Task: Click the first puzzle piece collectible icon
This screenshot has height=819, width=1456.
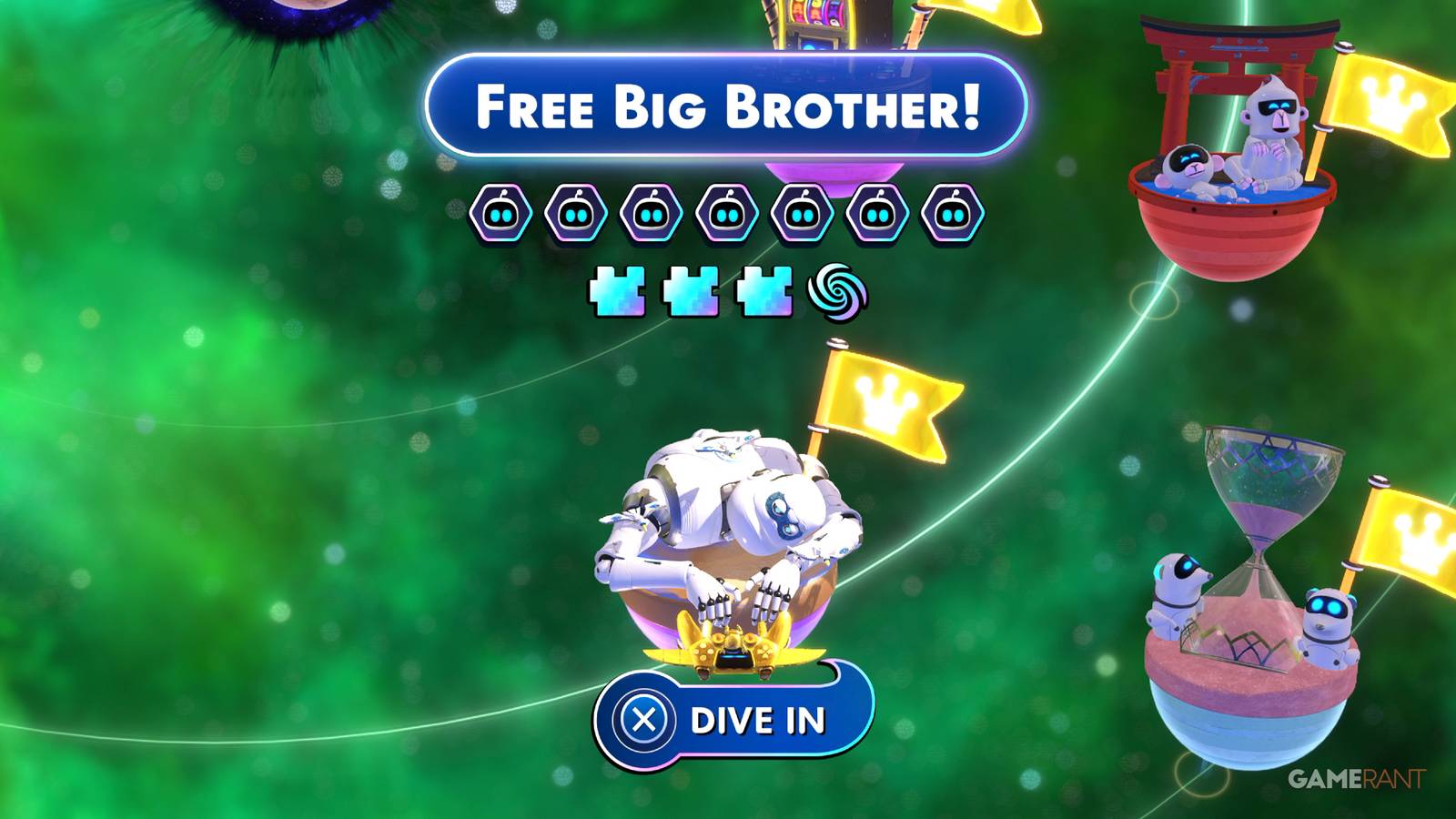Action: click(615, 289)
